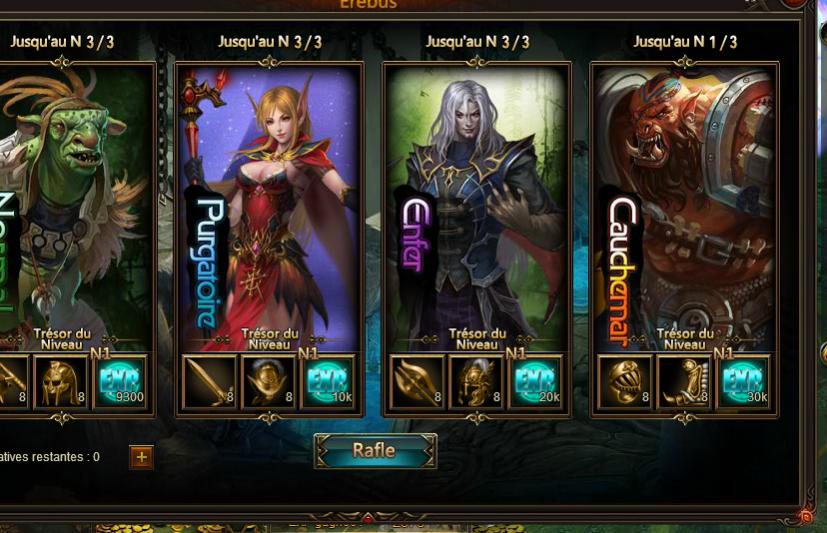Viewport: 827px width, 533px height.
Task: Select the golden boot reward under Cauchemar
Action: [x=685, y=381]
